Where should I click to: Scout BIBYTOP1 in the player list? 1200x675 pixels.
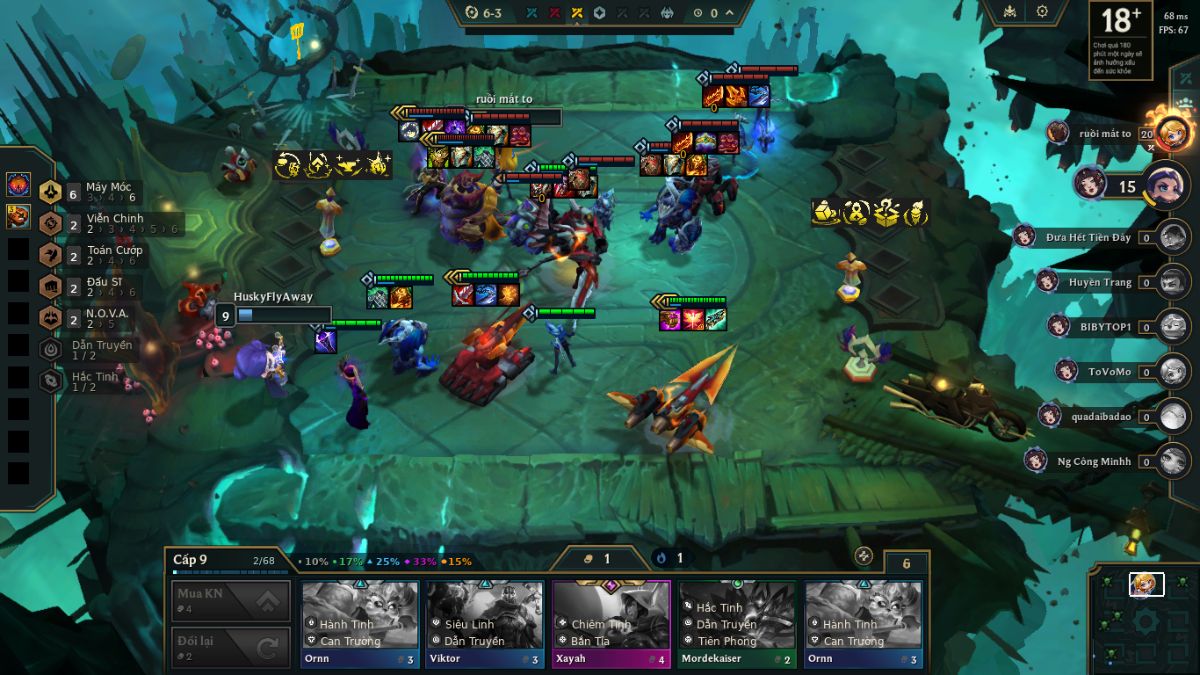(x=1105, y=327)
